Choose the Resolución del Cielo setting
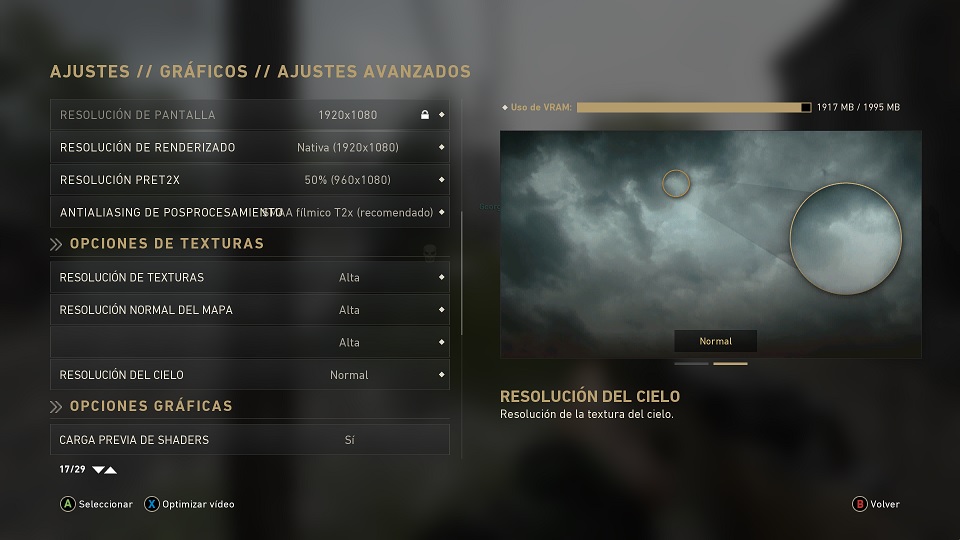 250,375
